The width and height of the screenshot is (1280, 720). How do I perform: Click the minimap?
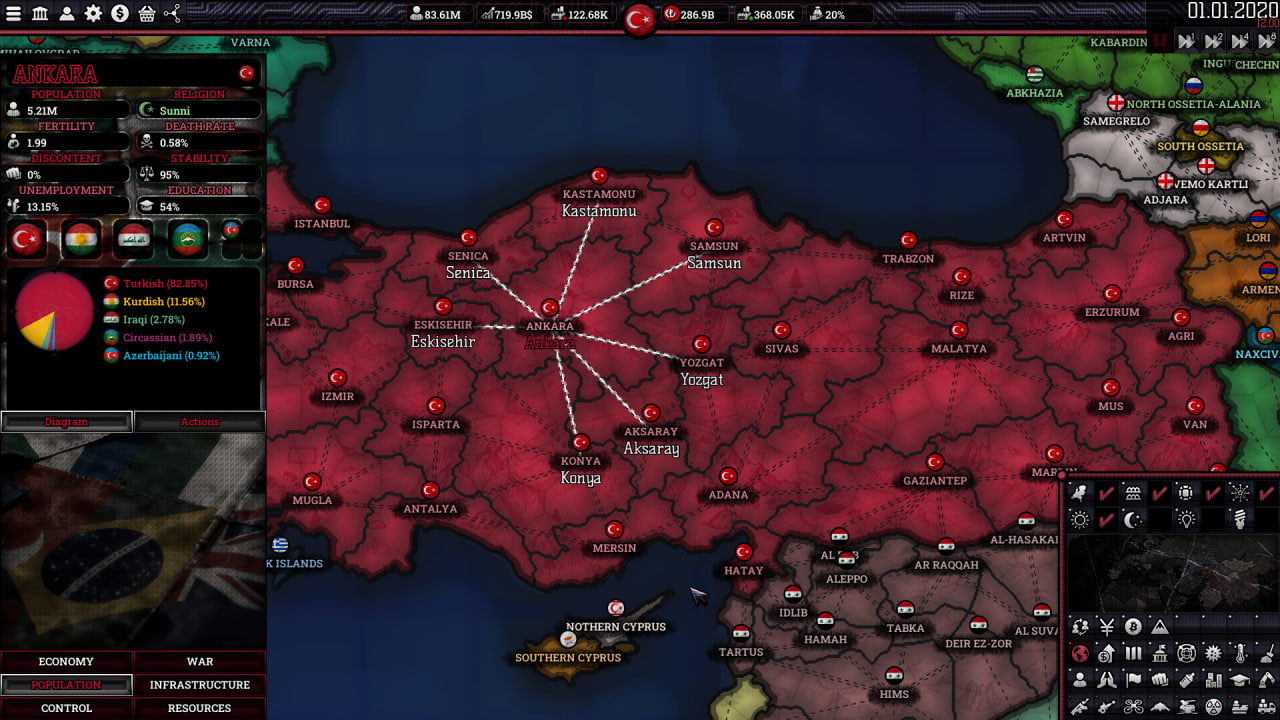(1172, 573)
